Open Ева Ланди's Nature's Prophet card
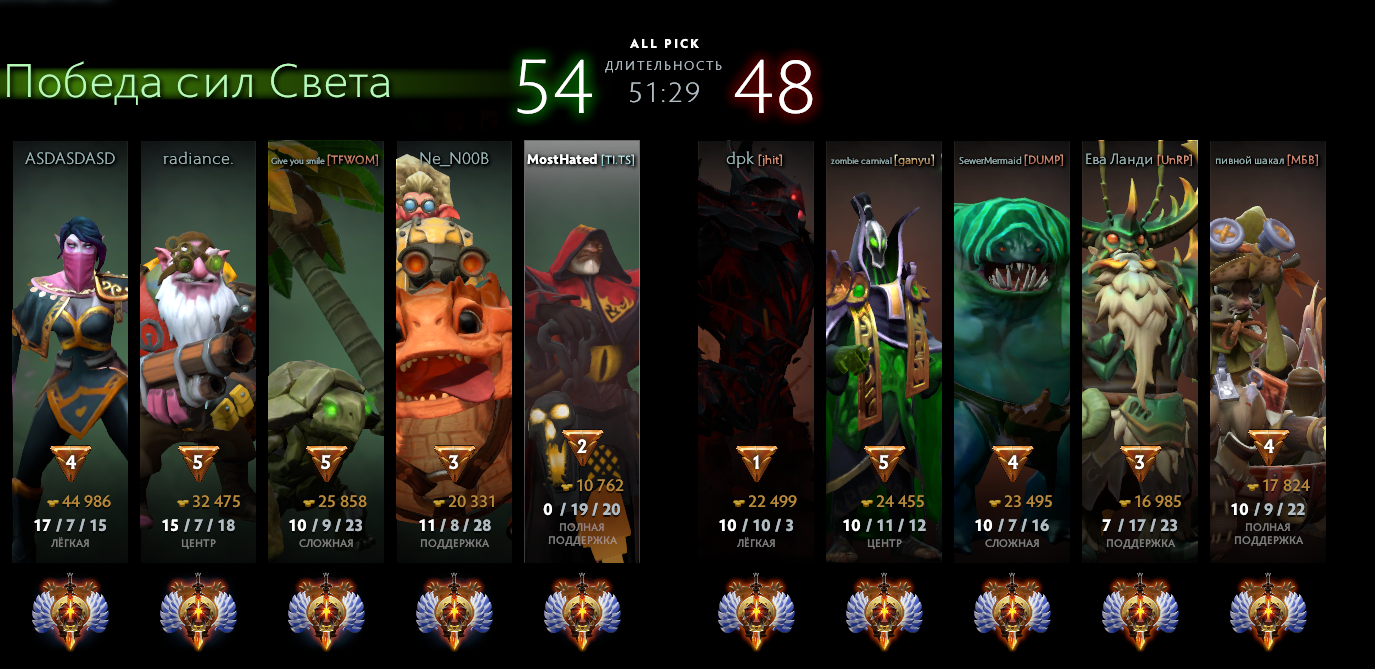 tap(1140, 350)
